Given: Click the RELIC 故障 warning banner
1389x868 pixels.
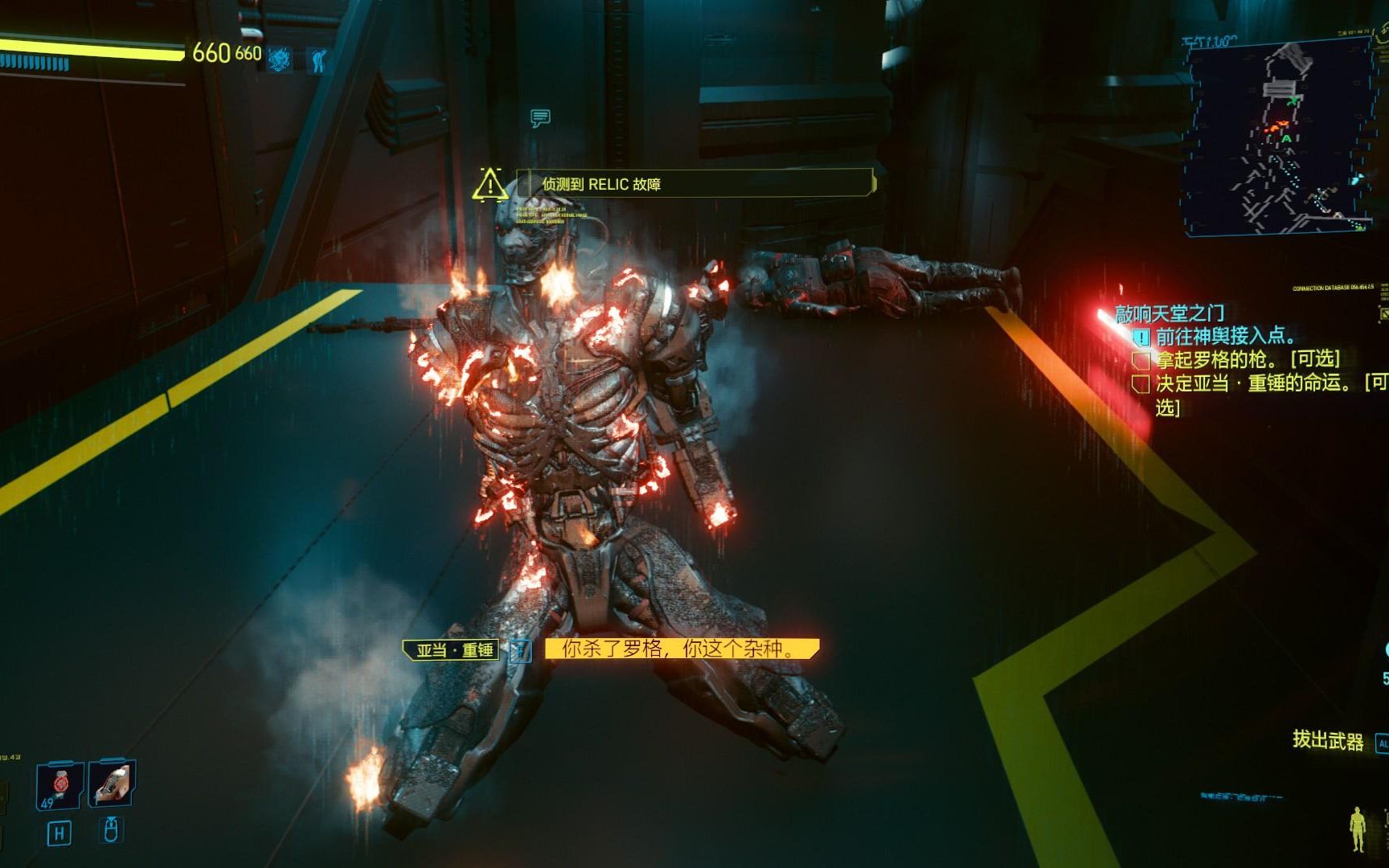Looking at the screenshot, I should coord(695,184).
